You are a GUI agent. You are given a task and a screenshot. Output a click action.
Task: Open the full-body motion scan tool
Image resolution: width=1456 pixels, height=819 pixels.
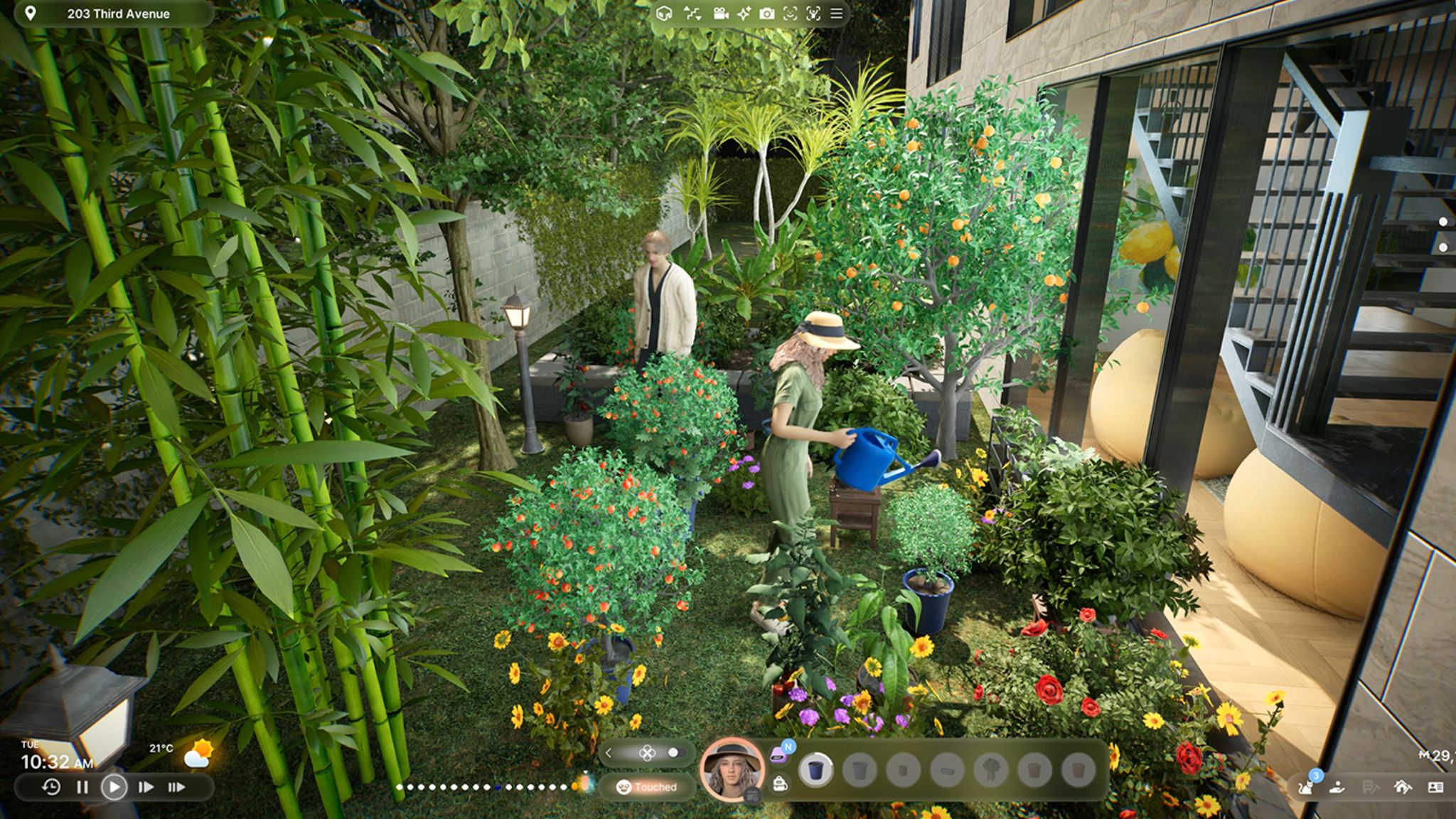[x=813, y=13]
